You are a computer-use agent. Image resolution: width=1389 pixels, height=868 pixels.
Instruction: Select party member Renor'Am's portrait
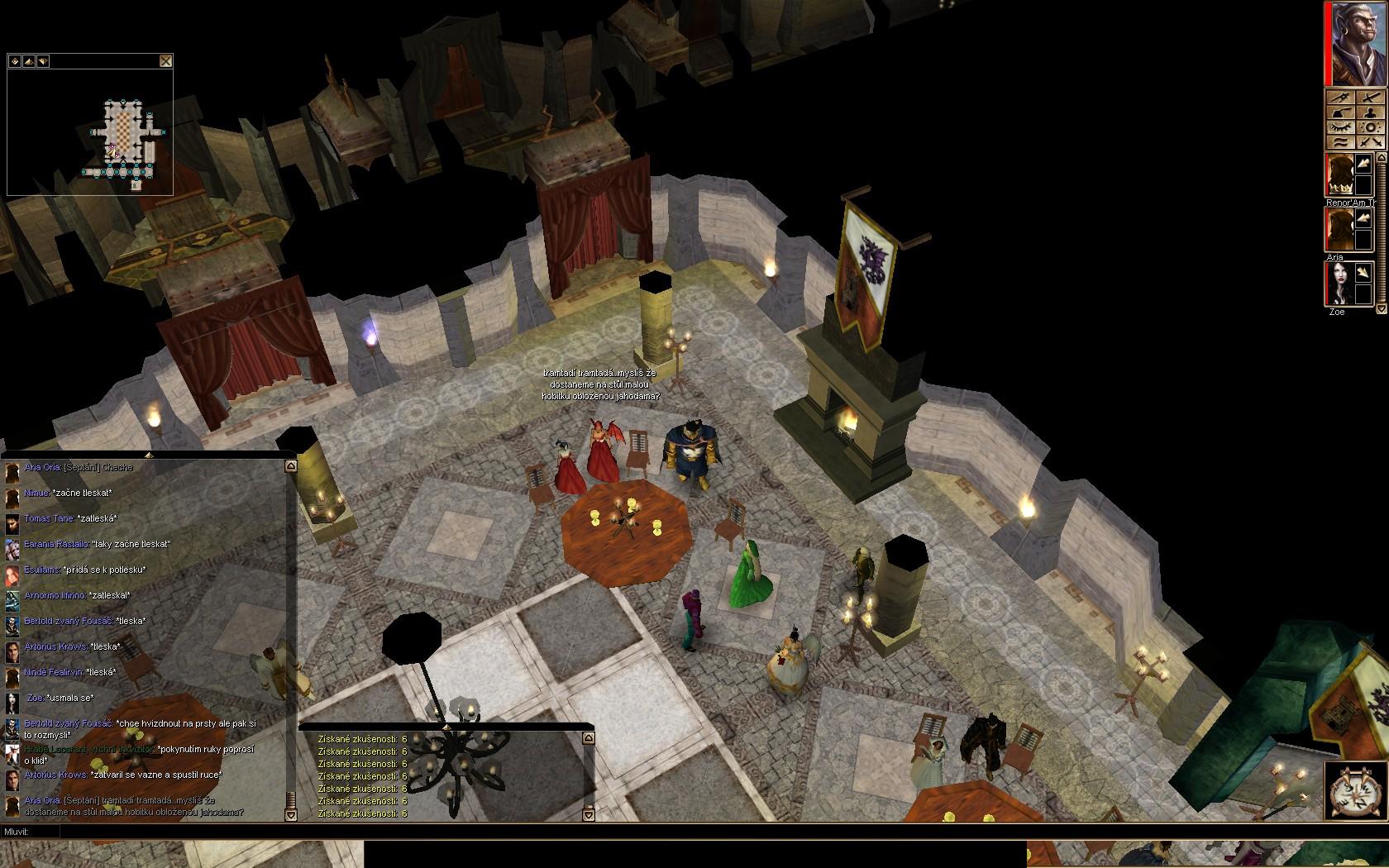click(1340, 176)
